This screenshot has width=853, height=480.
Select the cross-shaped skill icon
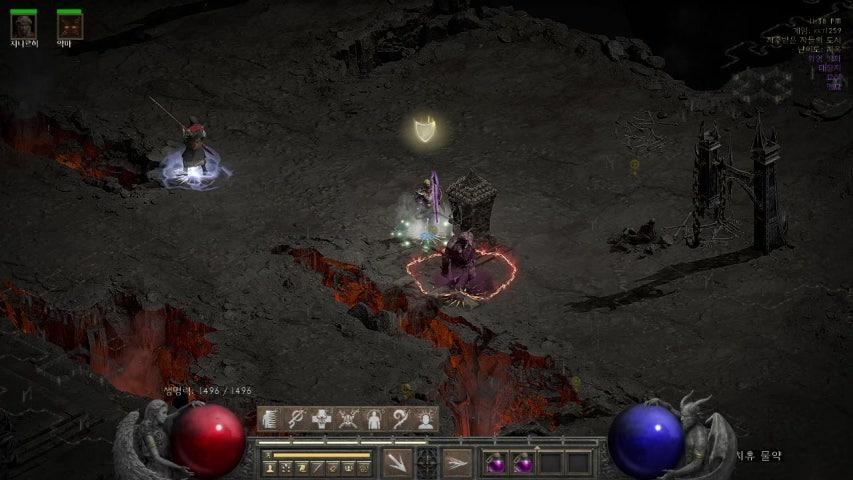(322, 420)
